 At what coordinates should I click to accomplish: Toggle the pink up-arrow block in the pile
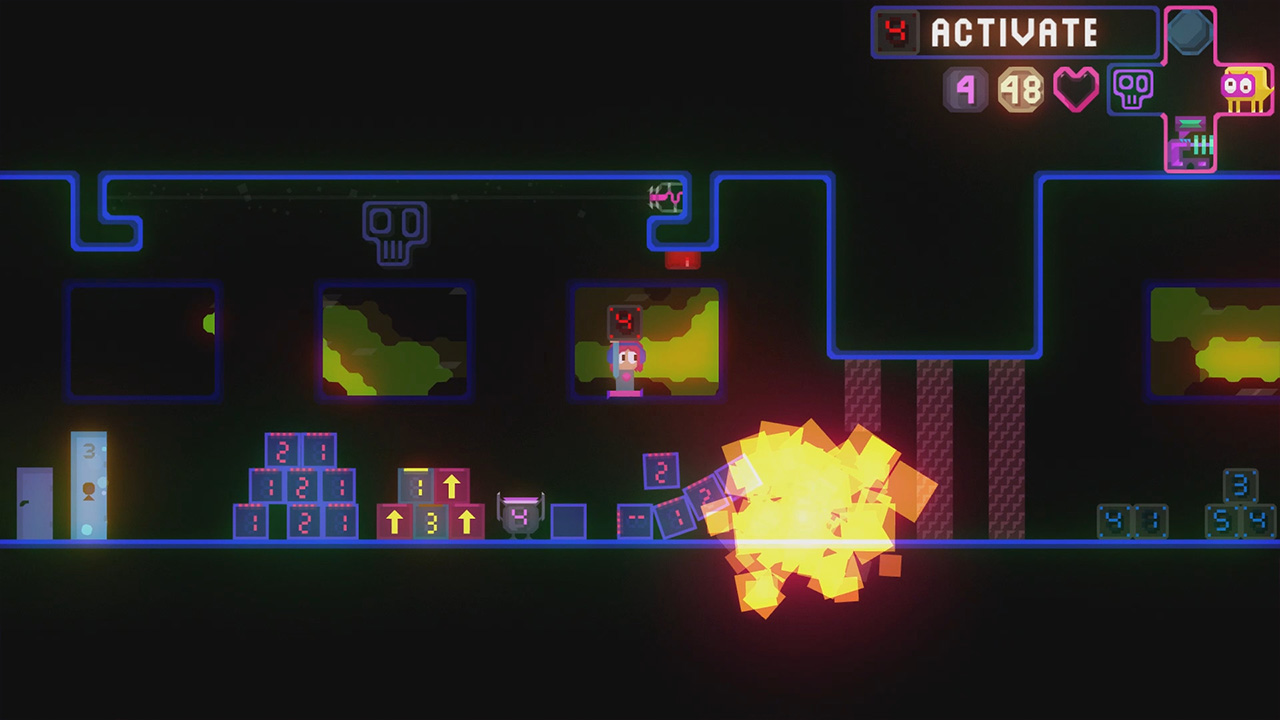tap(452, 484)
